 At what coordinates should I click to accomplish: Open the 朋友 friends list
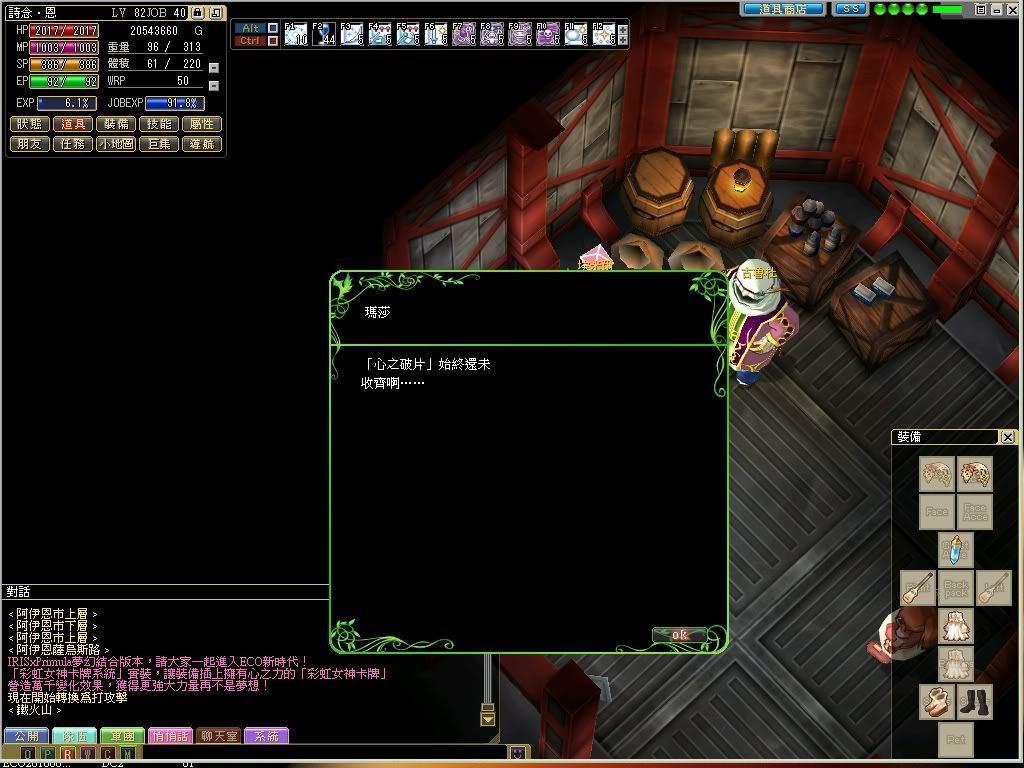[x=30, y=144]
